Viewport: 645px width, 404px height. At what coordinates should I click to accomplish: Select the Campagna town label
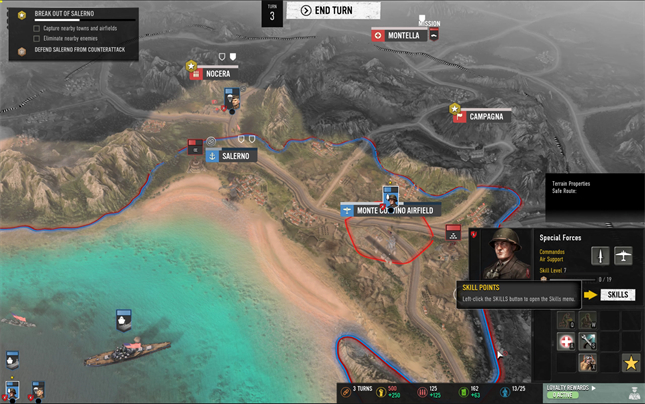coord(485,116)
